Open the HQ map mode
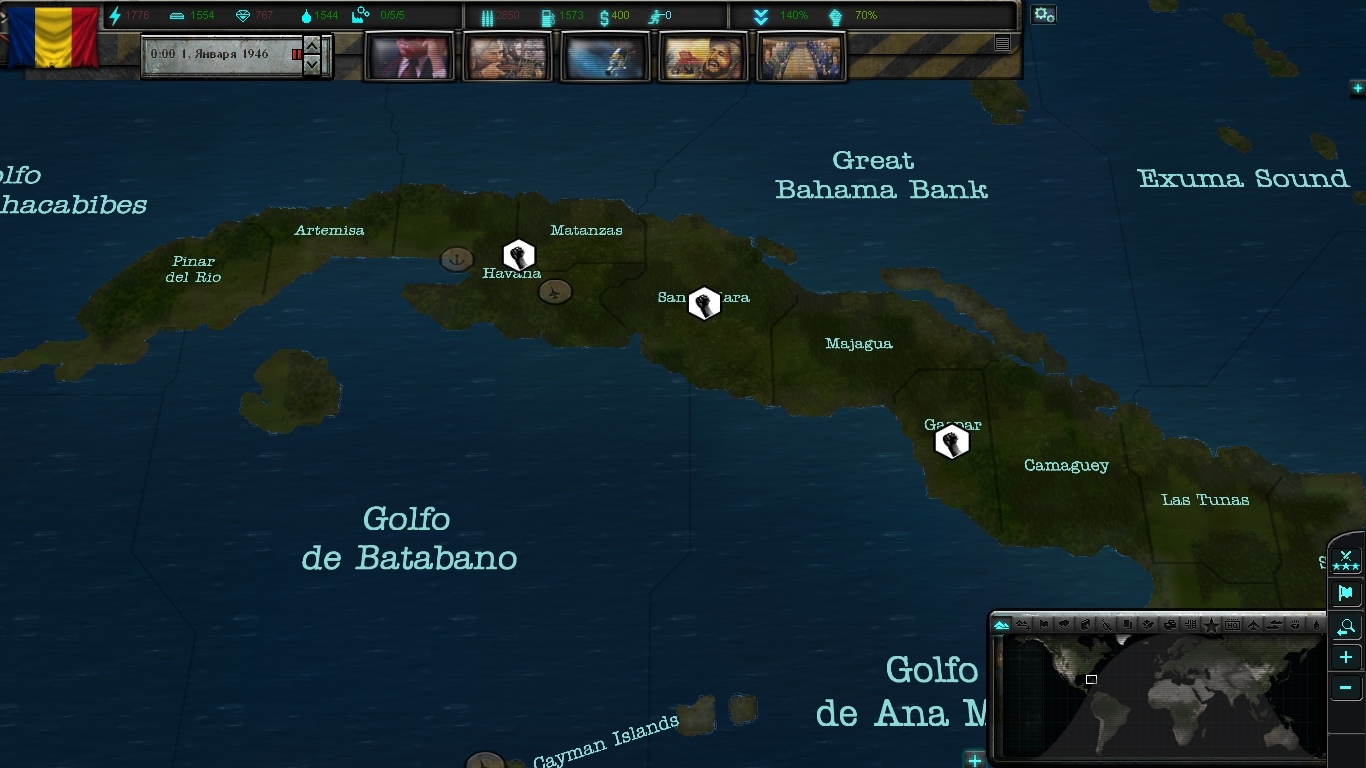This screenshot has width=1366, height=768. click(x=1232, y=626)
